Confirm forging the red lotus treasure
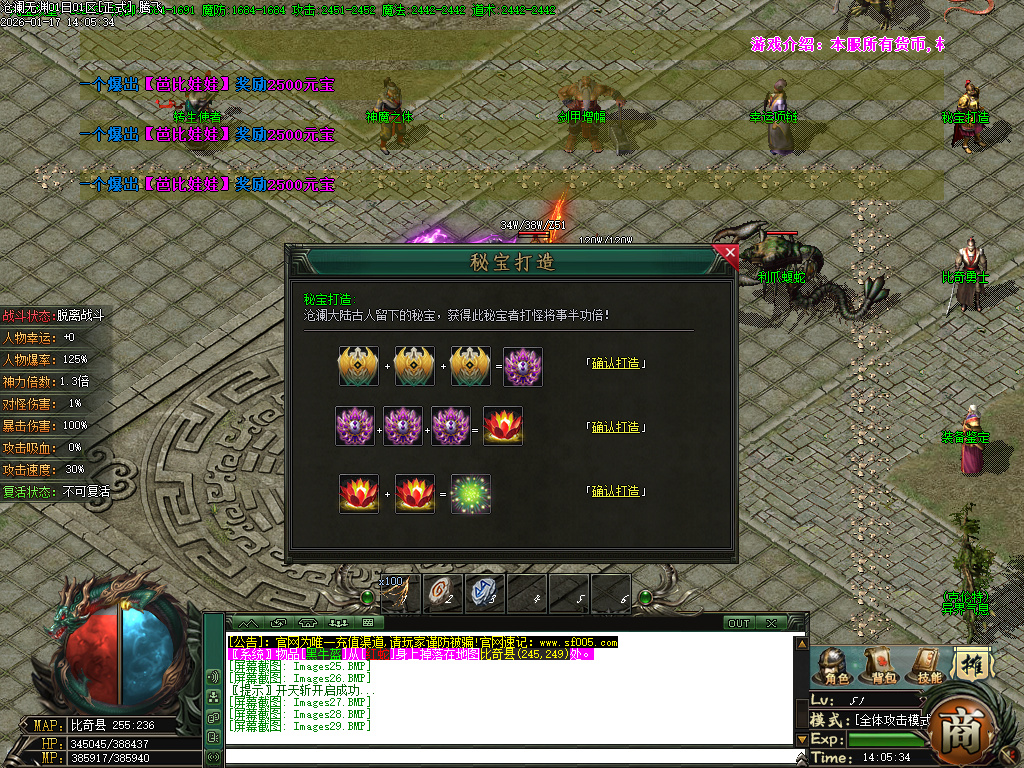This screenshot has height=768, width=1024. (615, 427)
